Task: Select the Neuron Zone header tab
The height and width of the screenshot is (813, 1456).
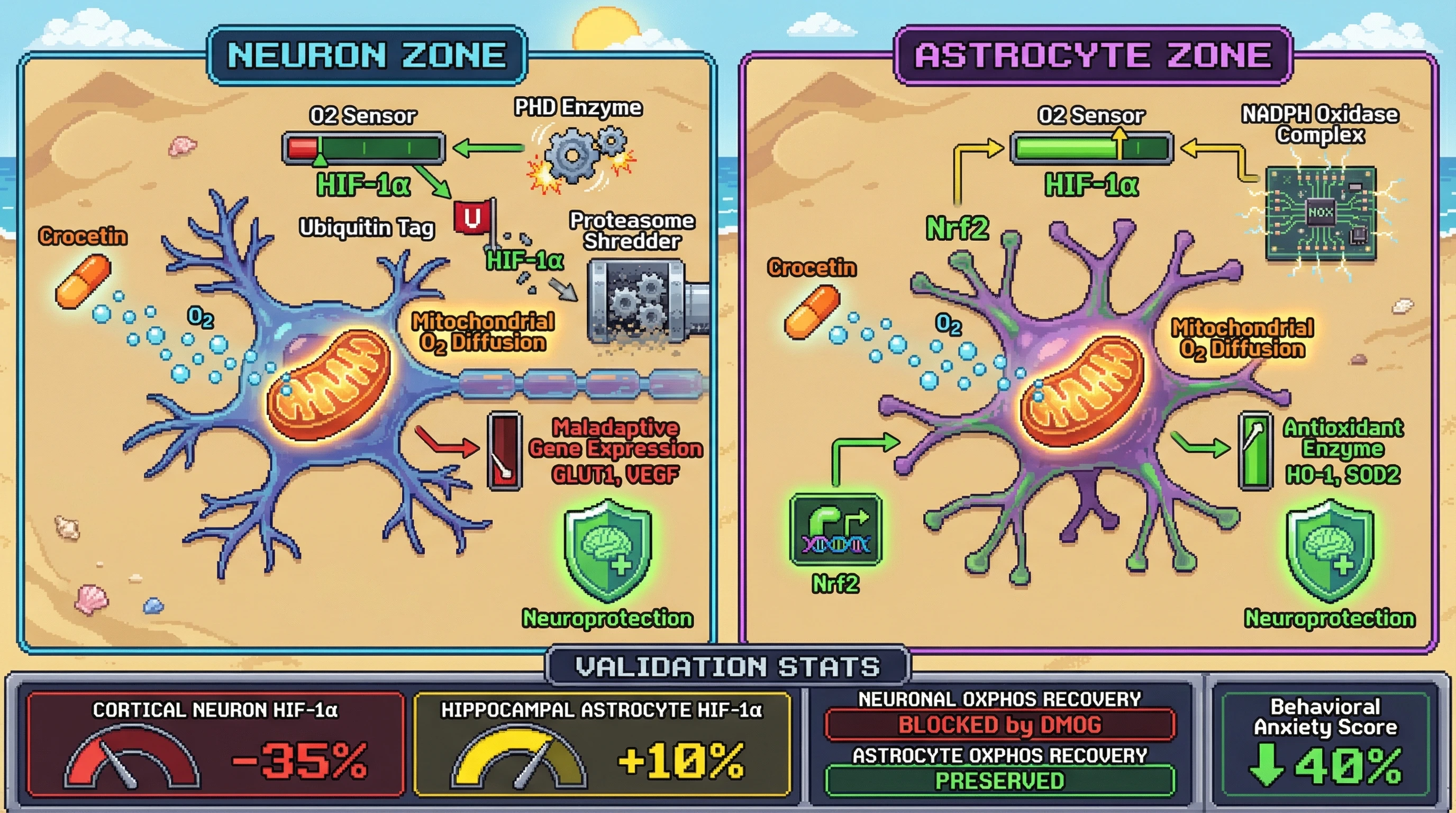Action: [367, 56]
